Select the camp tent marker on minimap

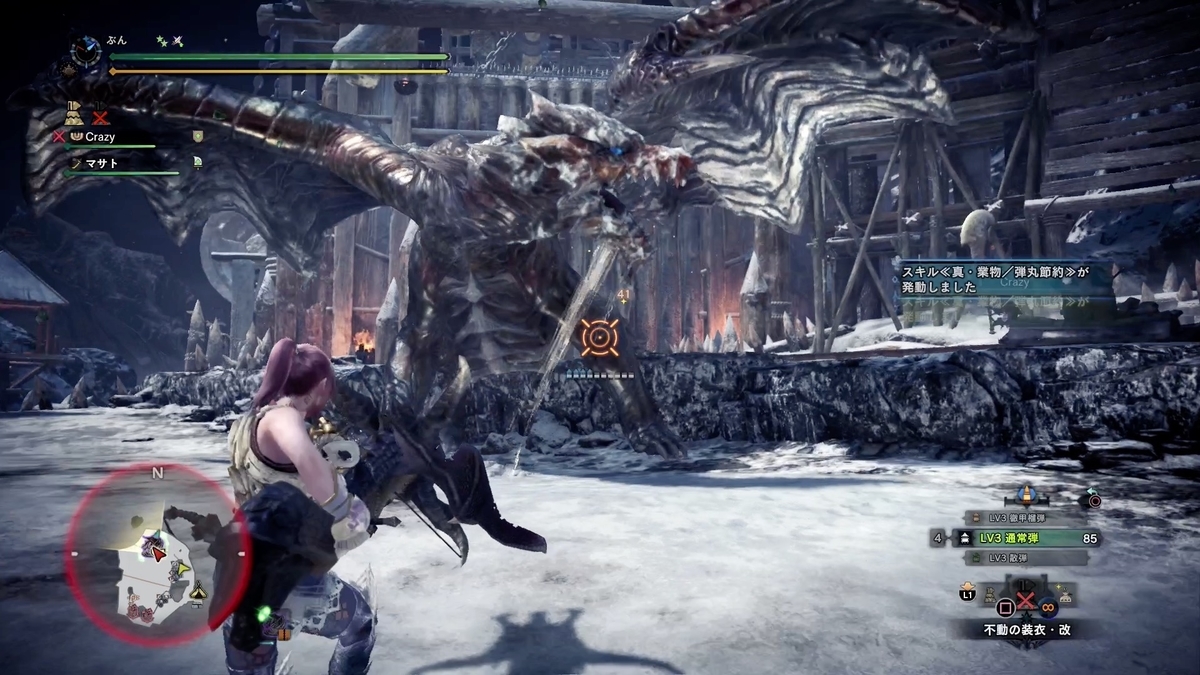click(199, 590)
